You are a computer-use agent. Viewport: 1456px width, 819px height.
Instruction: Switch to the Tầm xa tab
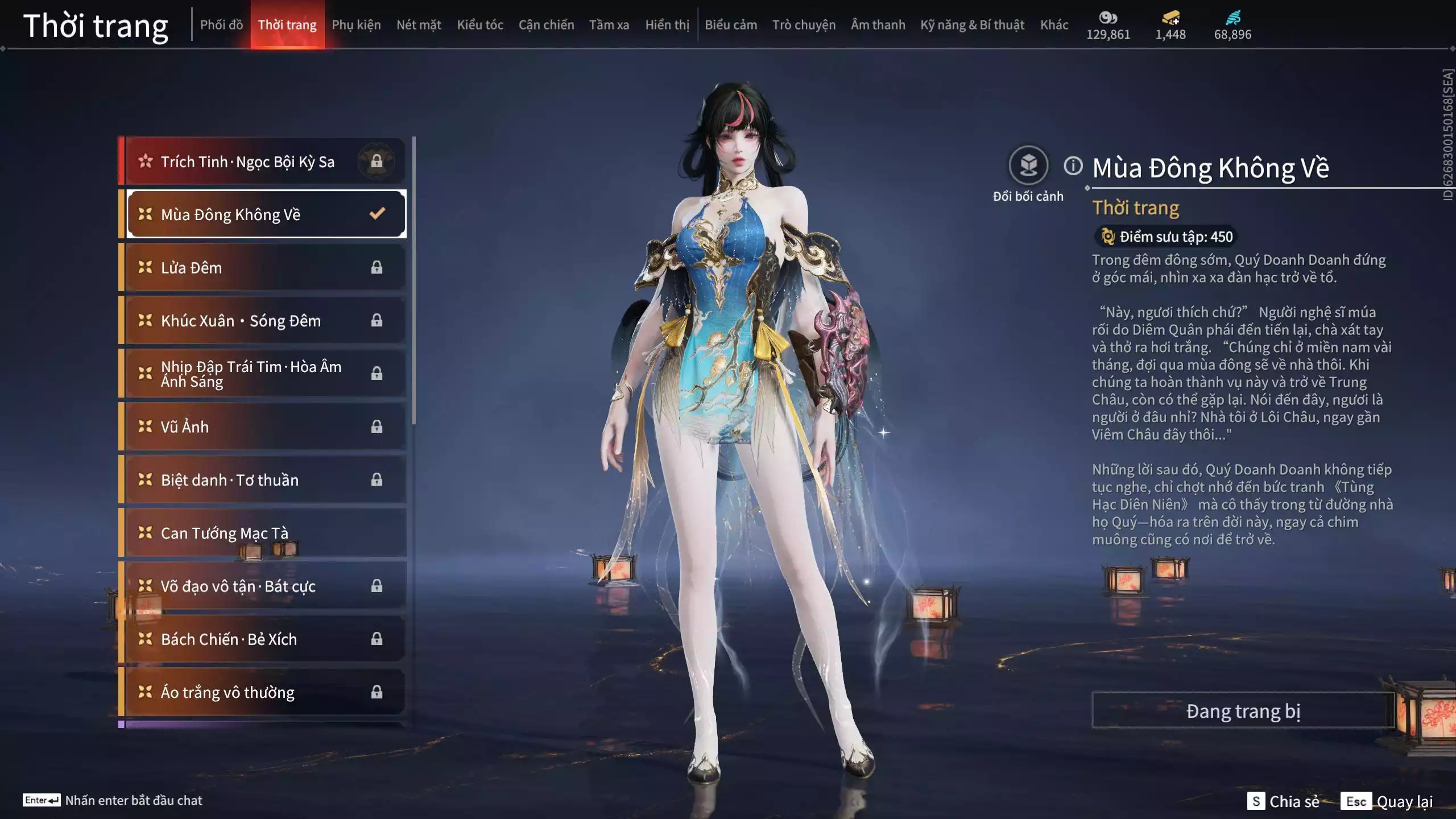click(x=609, y=25)
